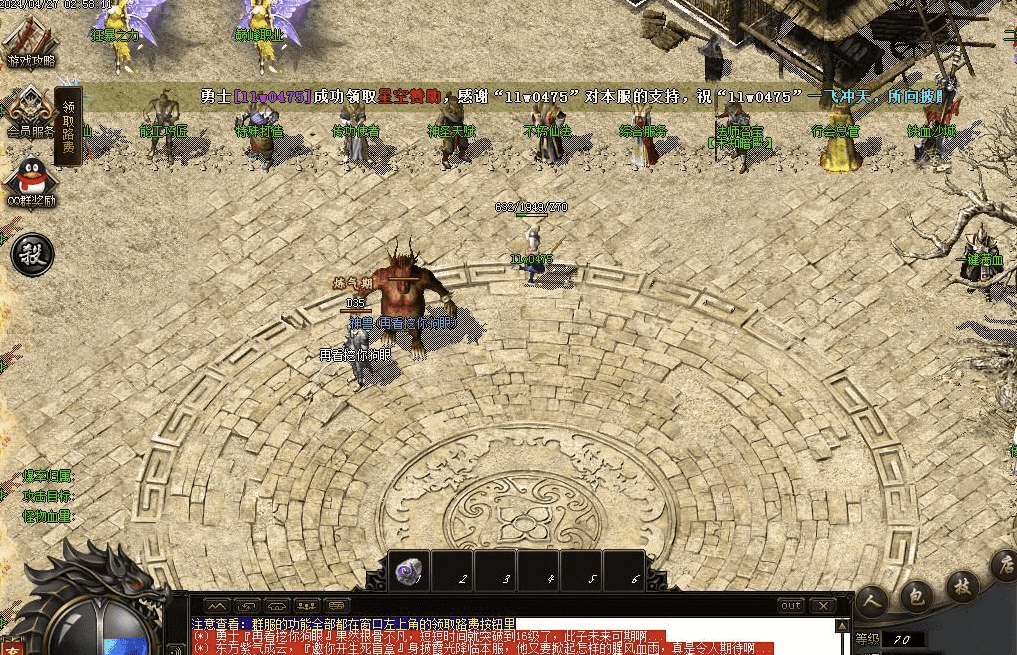Click the keyboard-shaped button on the chat bar

click(338, 606)
